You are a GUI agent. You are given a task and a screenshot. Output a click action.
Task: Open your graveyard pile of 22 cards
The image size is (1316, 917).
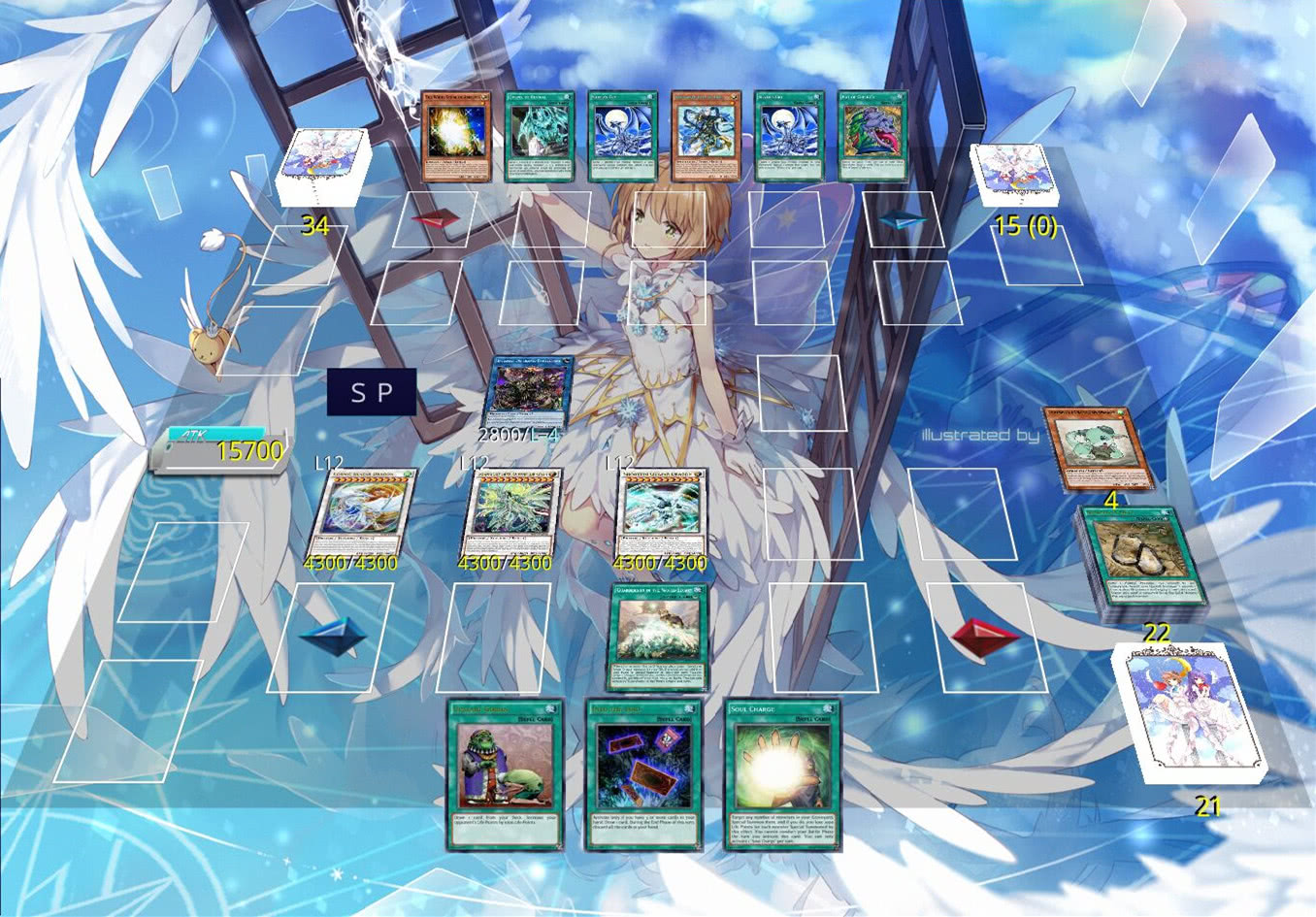pos(1141,565)
